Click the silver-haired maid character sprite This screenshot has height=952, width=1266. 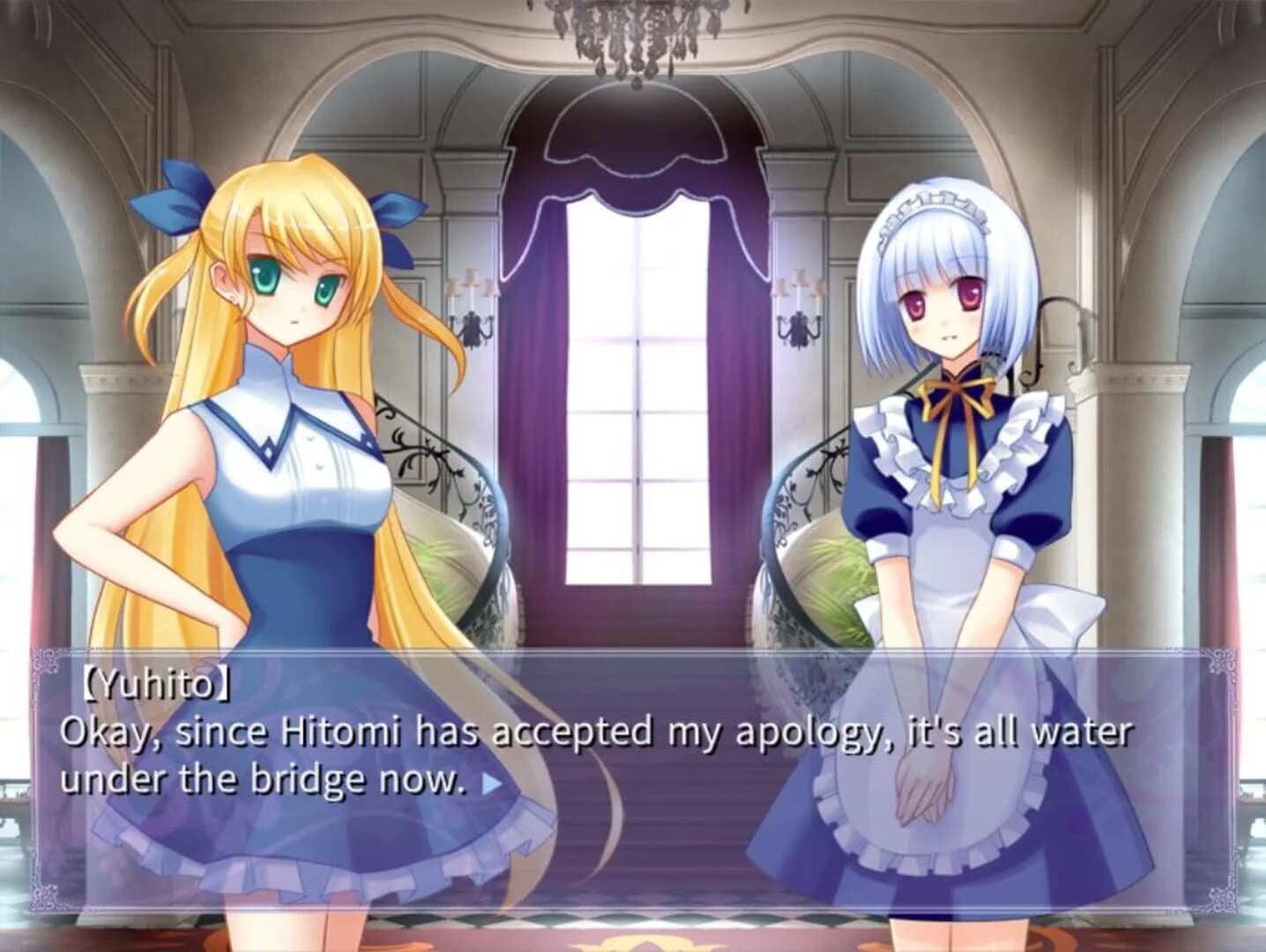[x=948, y=441]
